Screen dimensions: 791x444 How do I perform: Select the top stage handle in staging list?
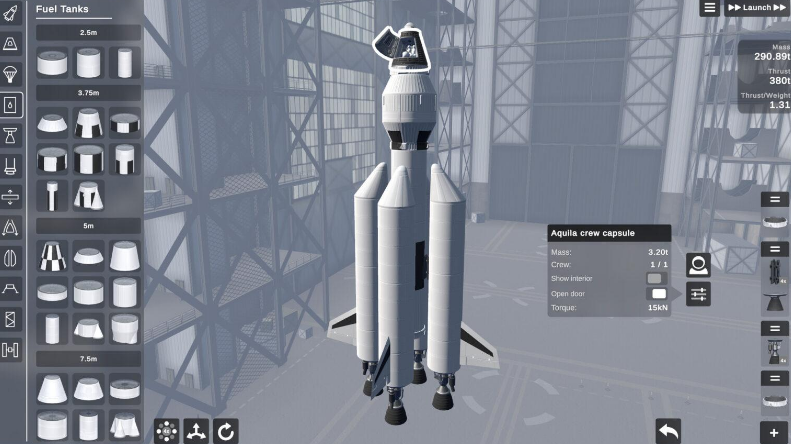775,200
